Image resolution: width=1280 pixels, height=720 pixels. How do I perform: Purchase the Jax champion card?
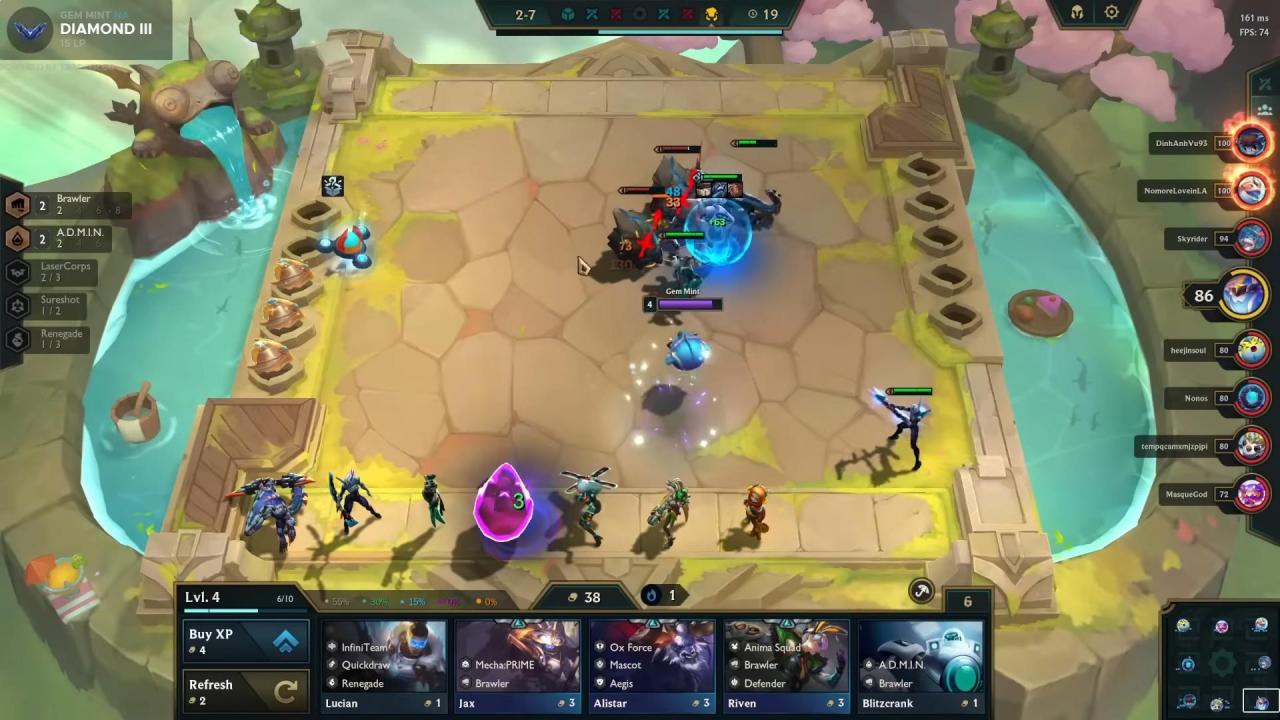517,665
